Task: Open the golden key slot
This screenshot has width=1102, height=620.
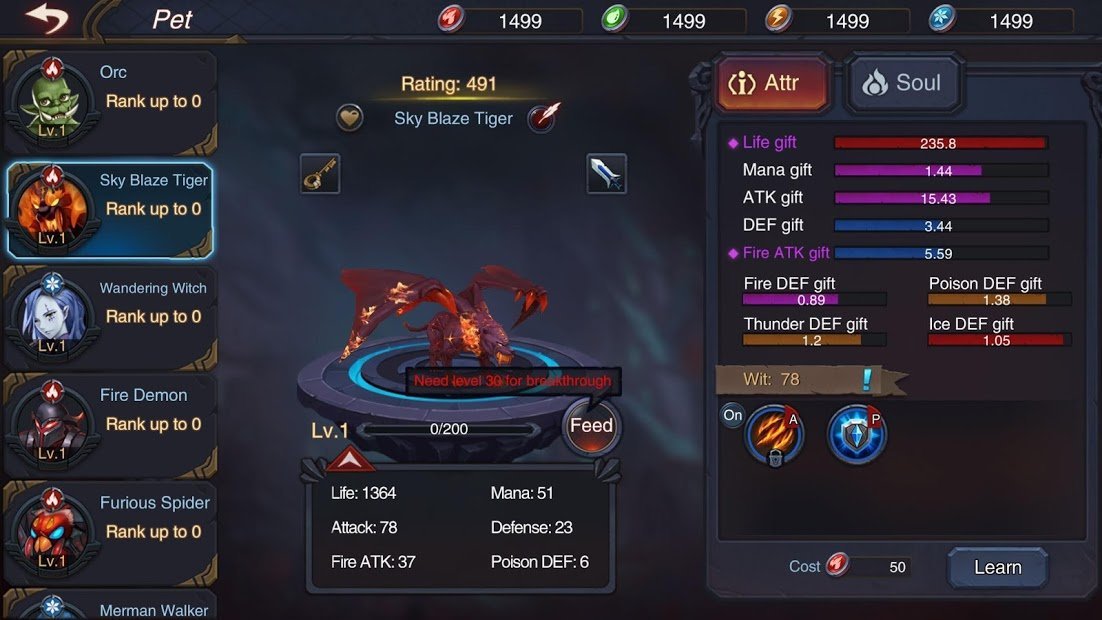Action: (x=320, y=174)
